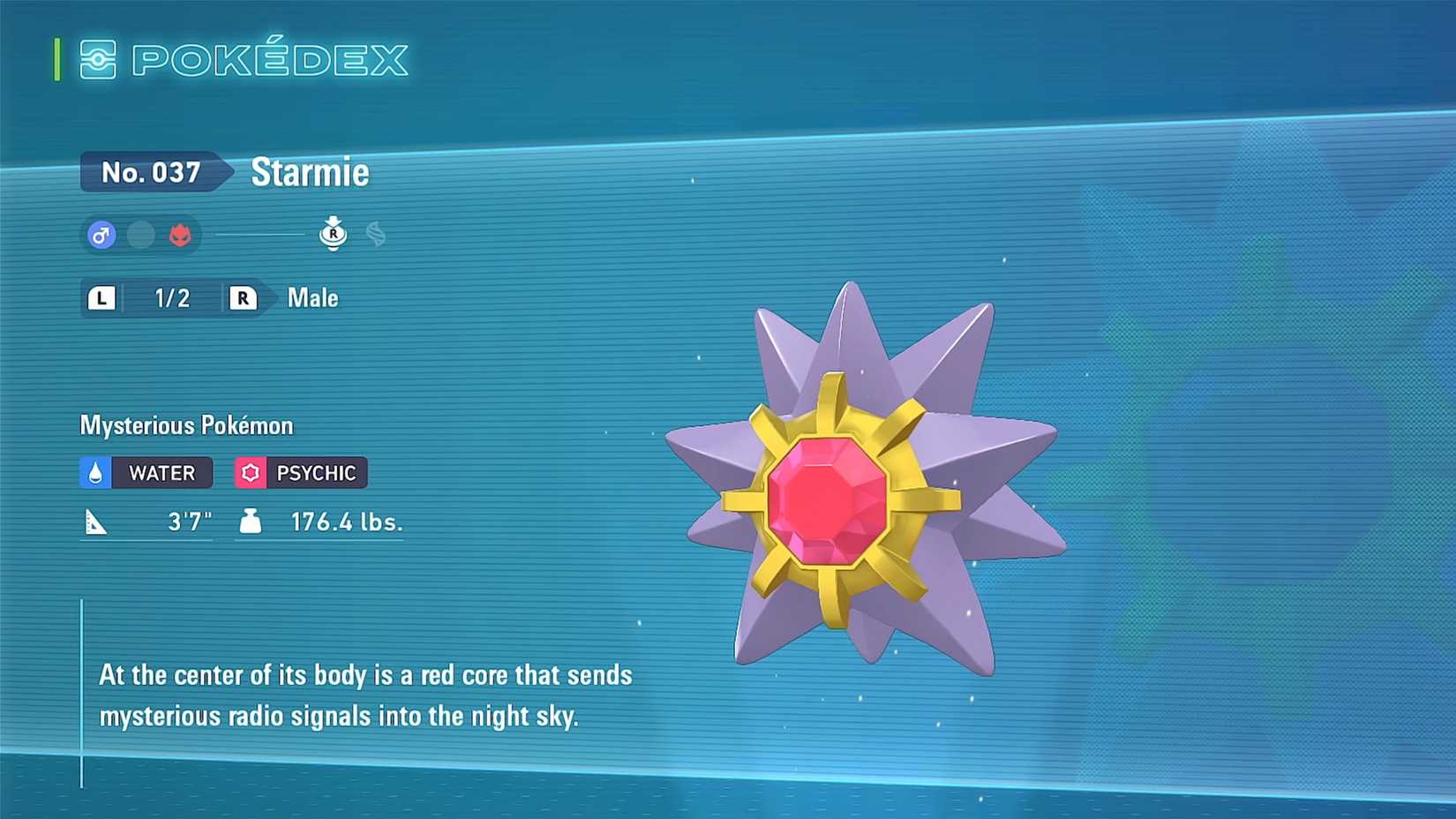Select the WATER type label
The image size is (1456, 819).
coord(159,472)
